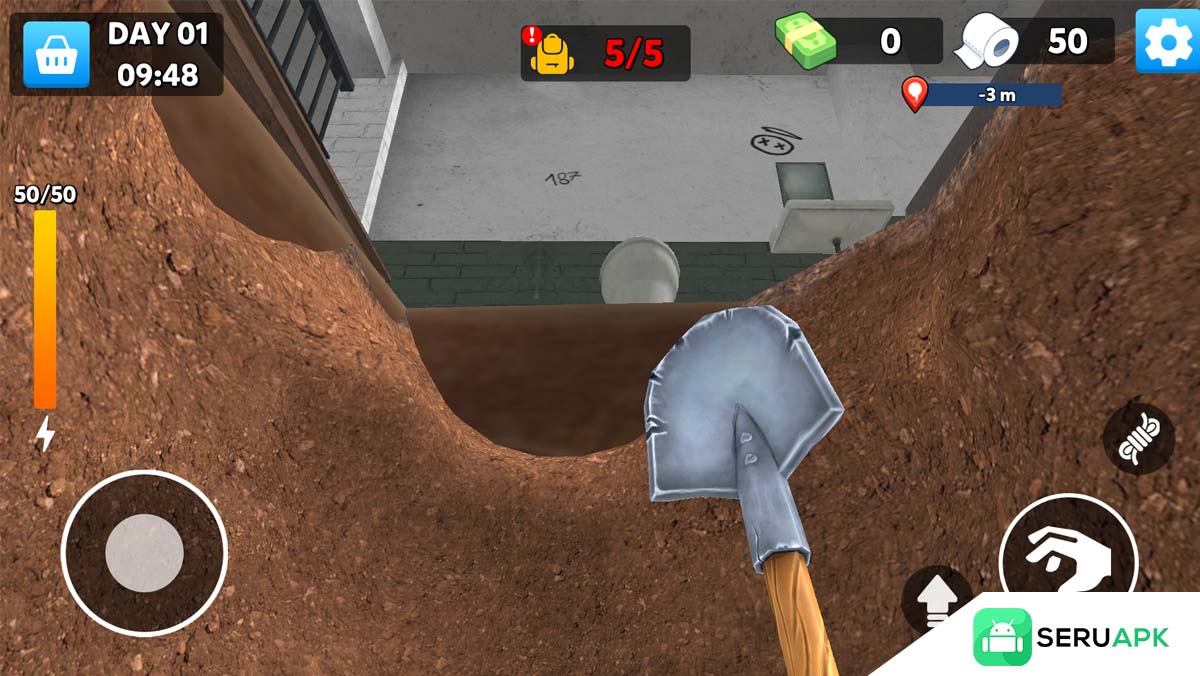Viewport: 1200px width, 676px height.
Task: Tap the up arrow jump button
Action: [936, 600]
